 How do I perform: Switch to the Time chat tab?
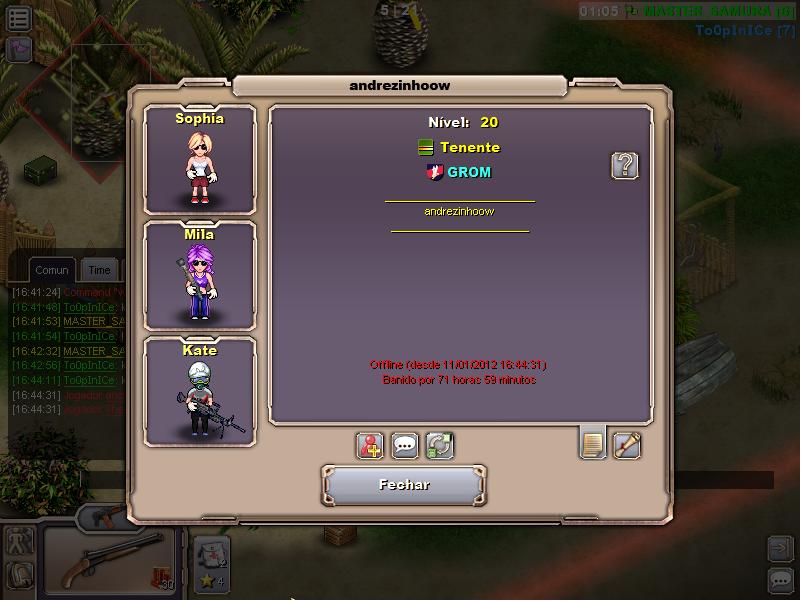(x=99, y=270)
